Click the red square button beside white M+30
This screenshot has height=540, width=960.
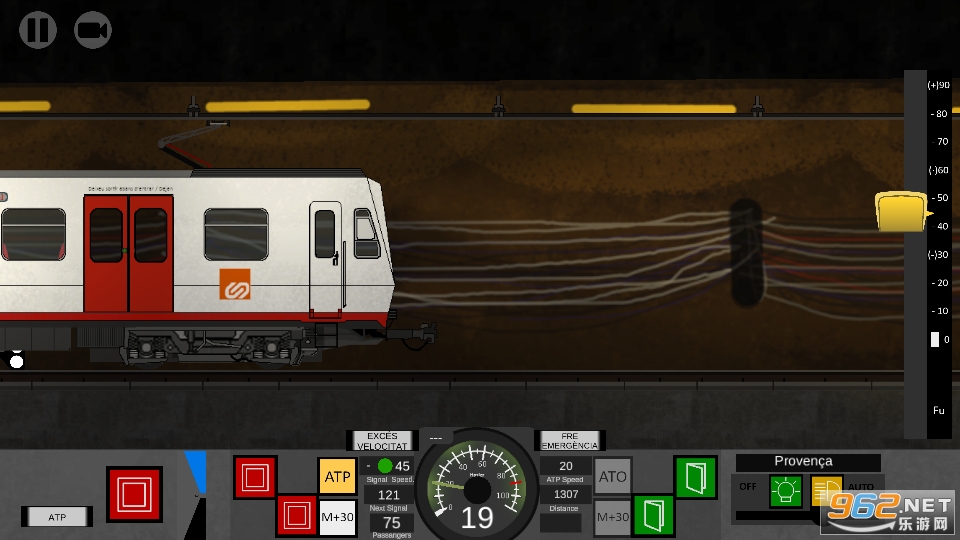(x=296, y=516)
